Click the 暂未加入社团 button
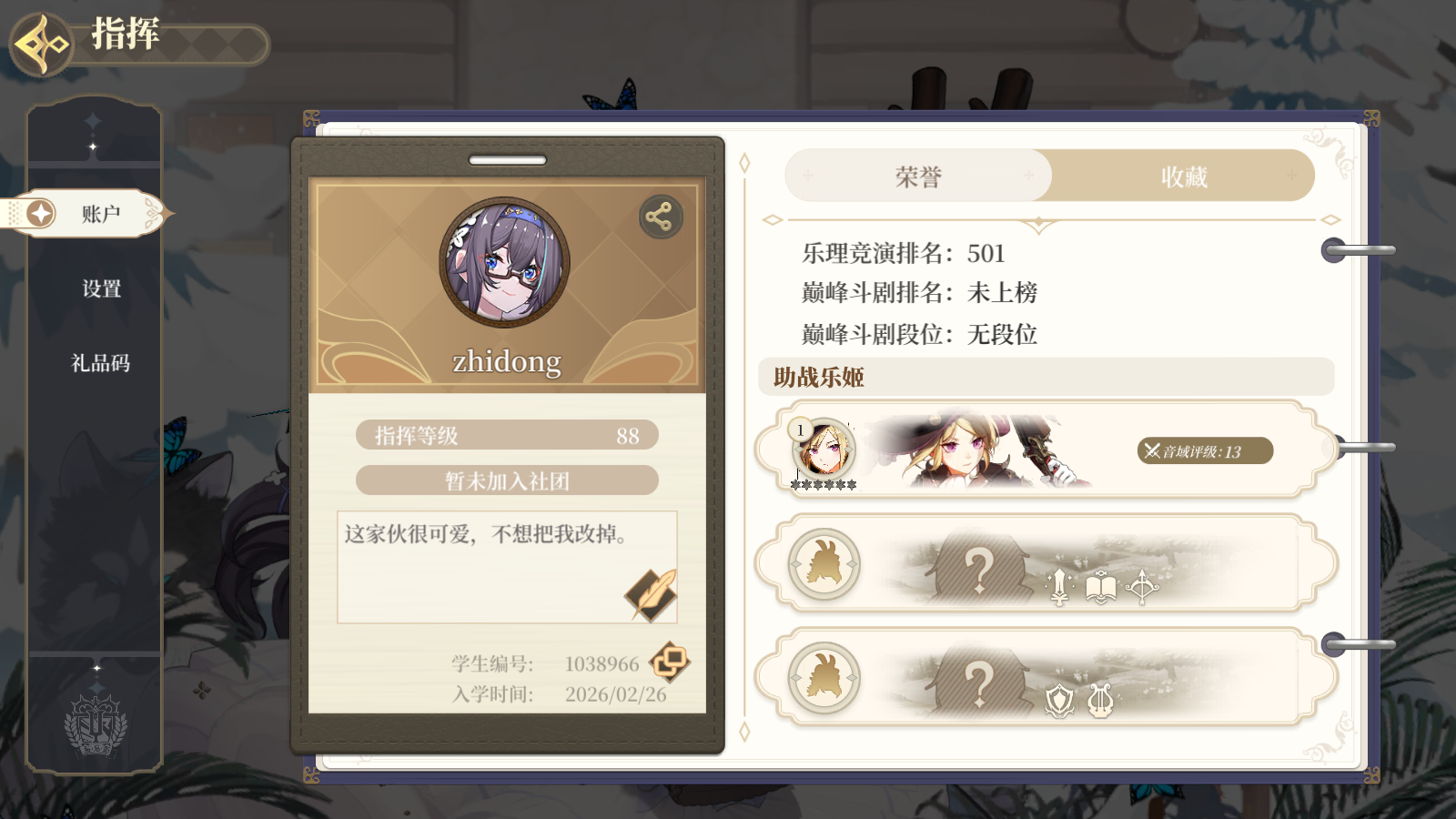This screenshot has width=1456, height=819. (507, 480)
